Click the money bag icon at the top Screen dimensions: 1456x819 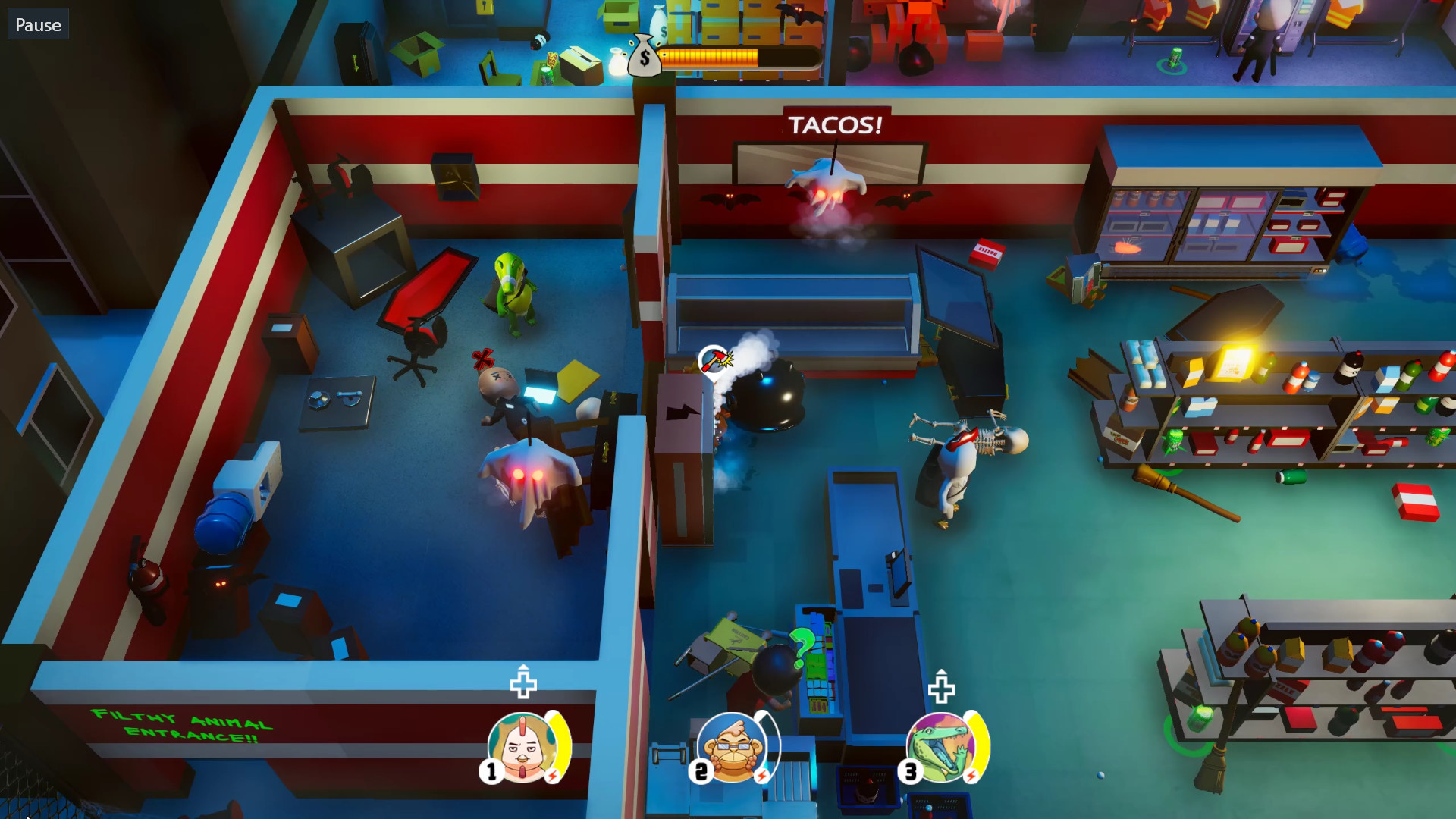(x=644, y=55)
